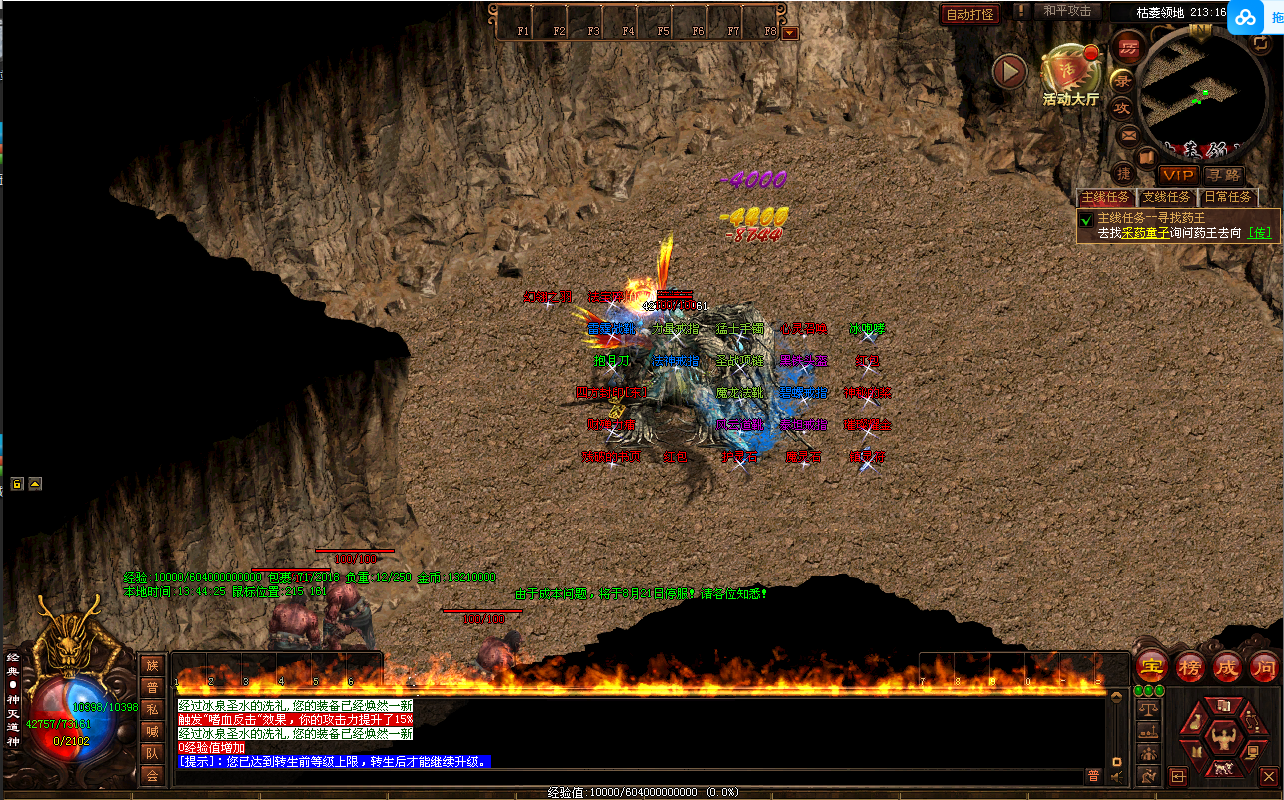Image resolution: width=1284 pixels, height=800 pixels.
Task: Open the character panel muscle-man icon
Action: [1223, 738]
